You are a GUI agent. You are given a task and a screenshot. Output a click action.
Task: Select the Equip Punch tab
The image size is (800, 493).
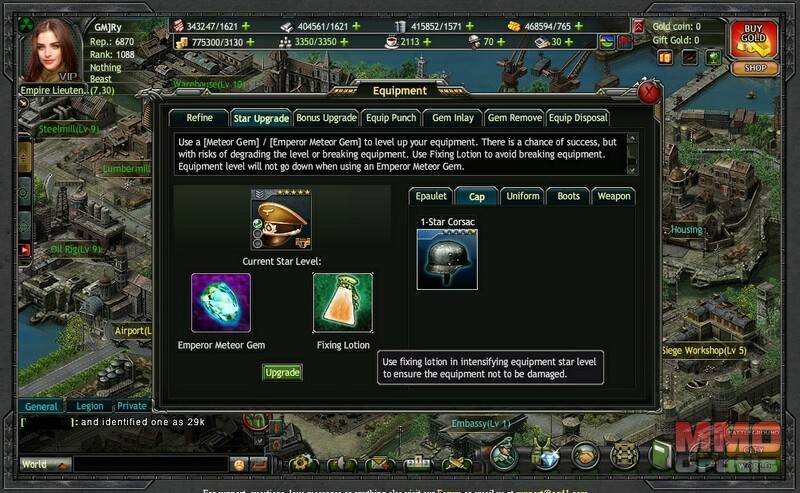389,118
